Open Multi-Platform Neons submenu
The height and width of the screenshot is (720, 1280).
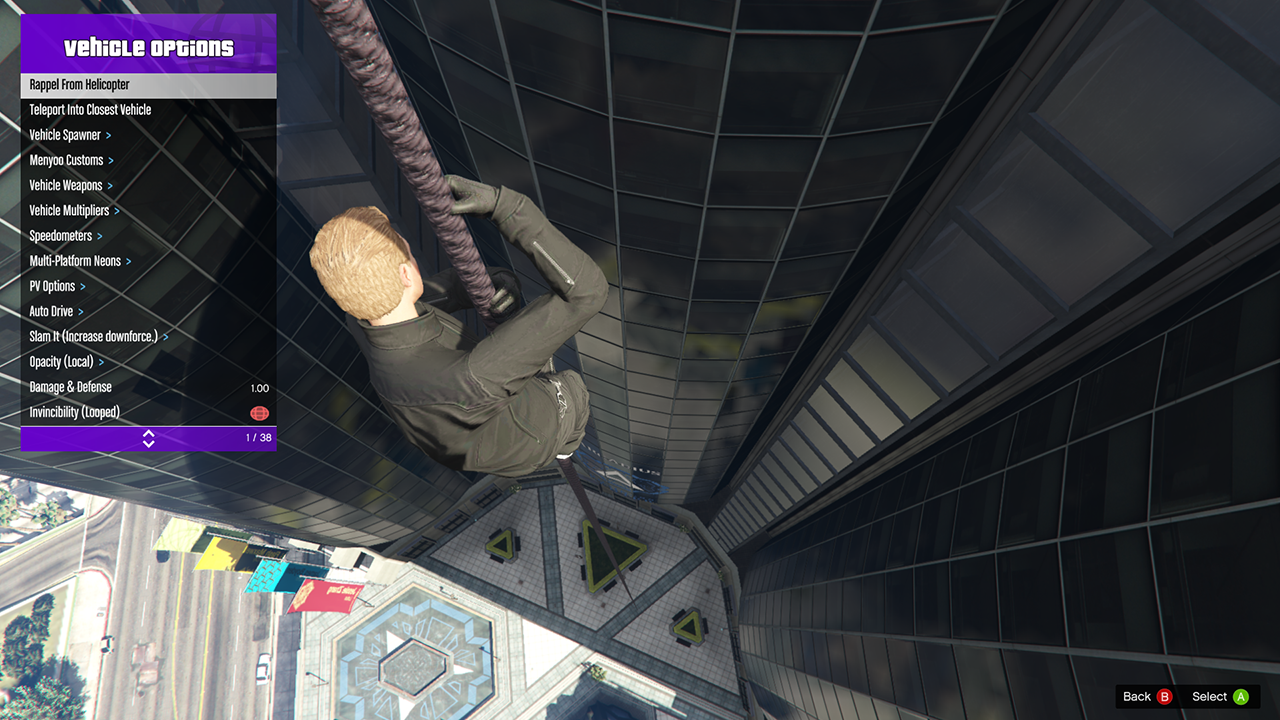click(148, 261)
